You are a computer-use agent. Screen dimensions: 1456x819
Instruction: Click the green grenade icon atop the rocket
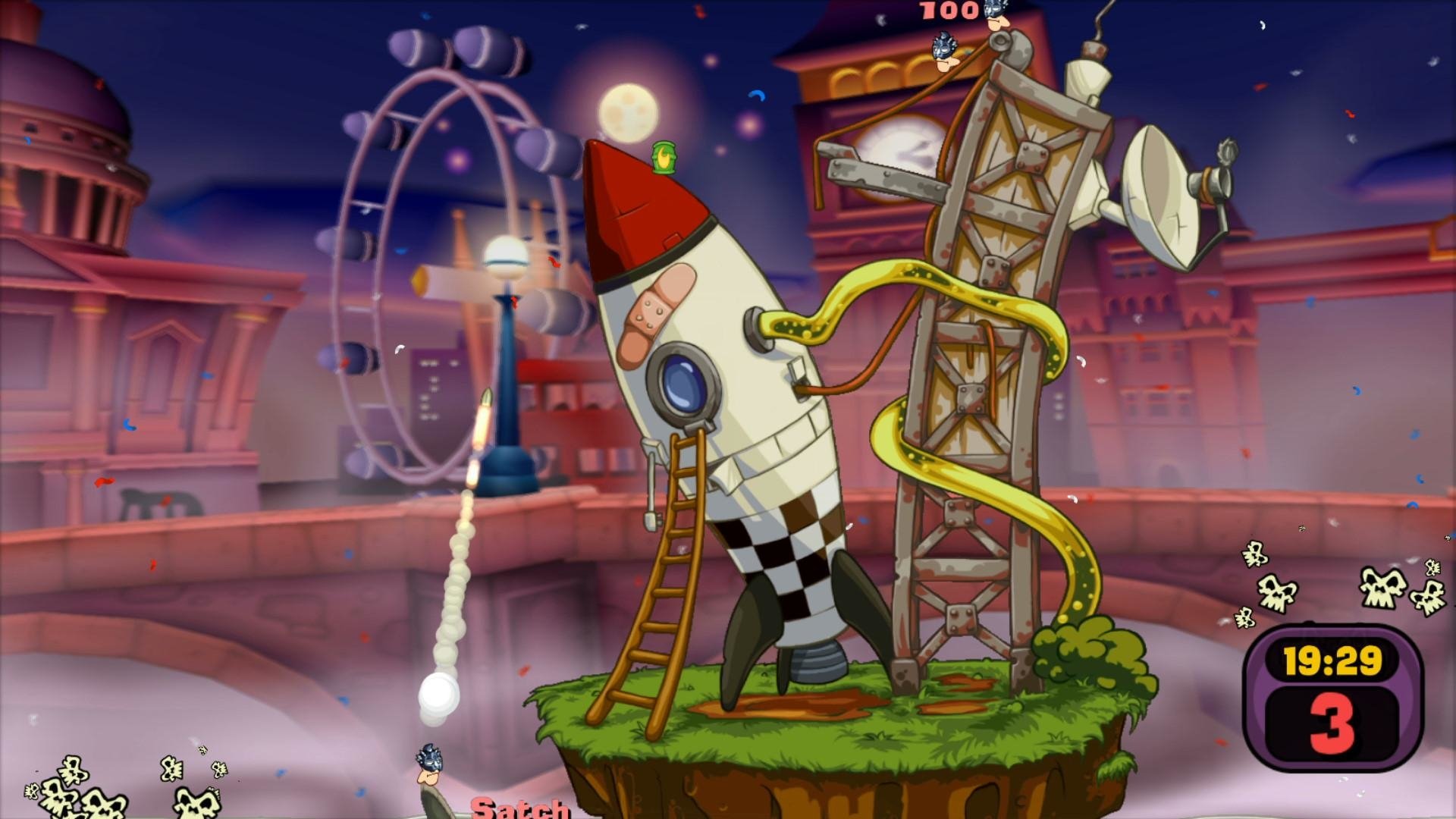(x=664, y=158)
